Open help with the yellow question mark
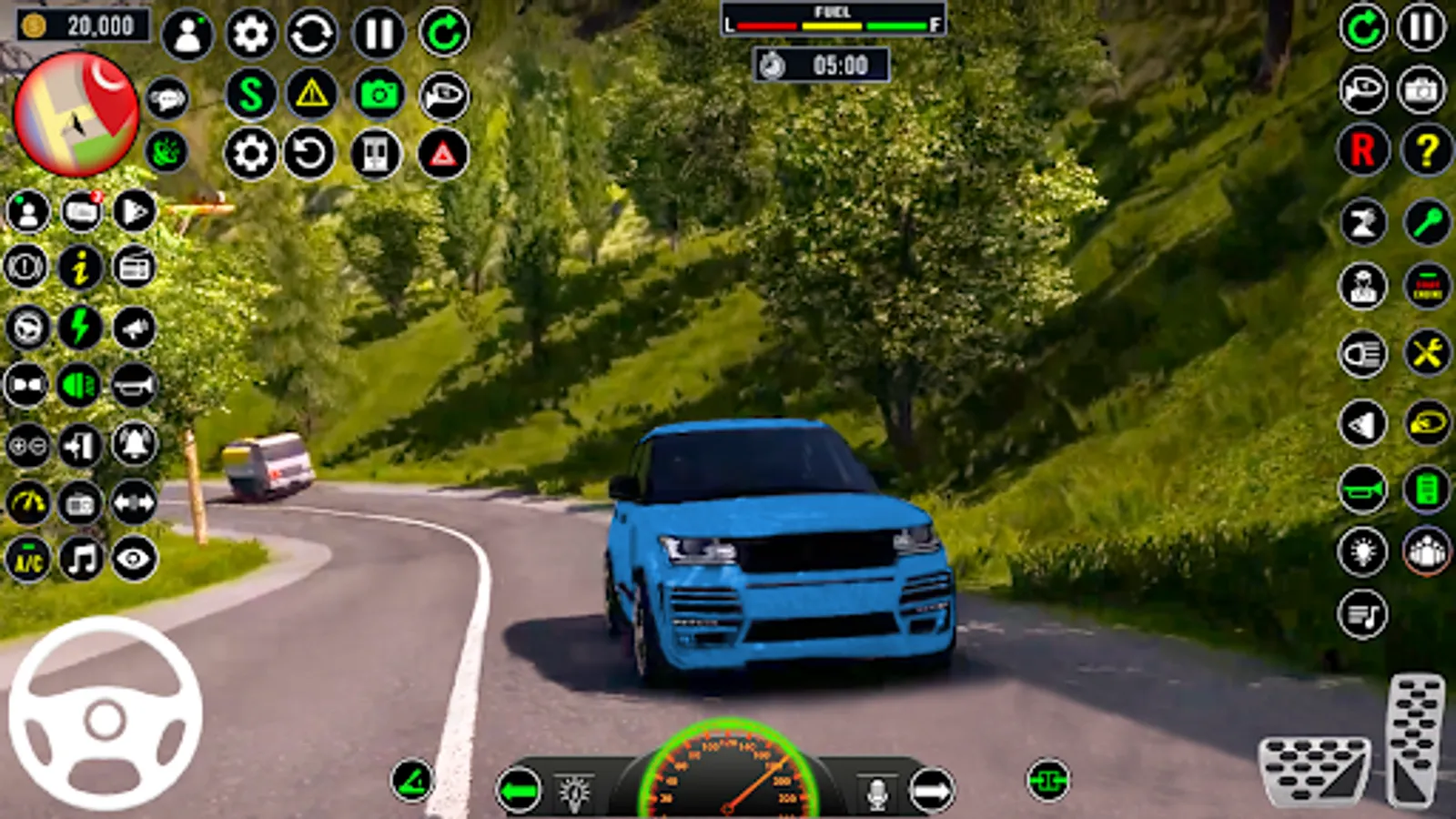The width and height of the screenshot is (1456, 819). 1426,150
